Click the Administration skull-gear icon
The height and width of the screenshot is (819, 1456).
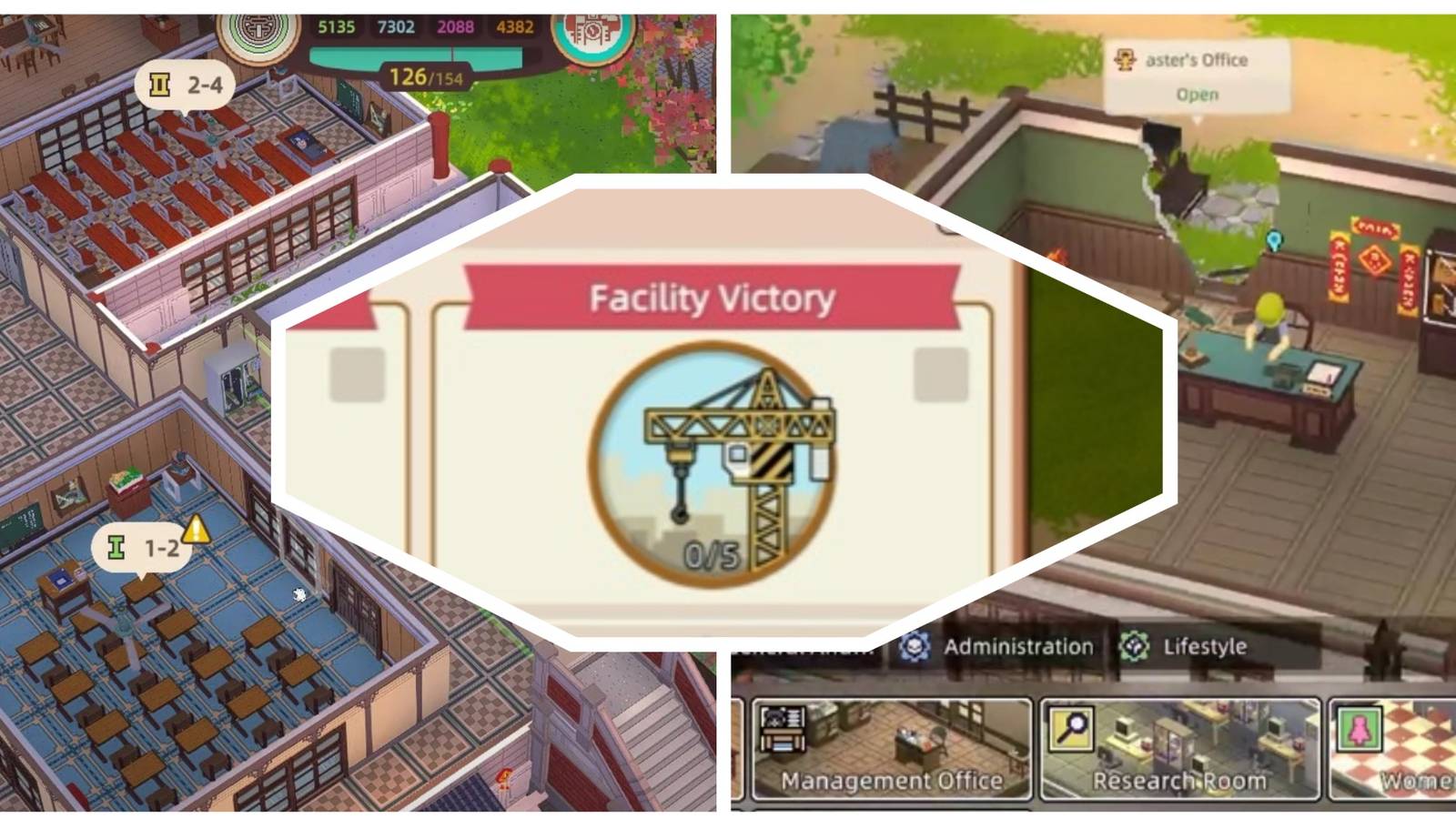(x=915, y=647)
